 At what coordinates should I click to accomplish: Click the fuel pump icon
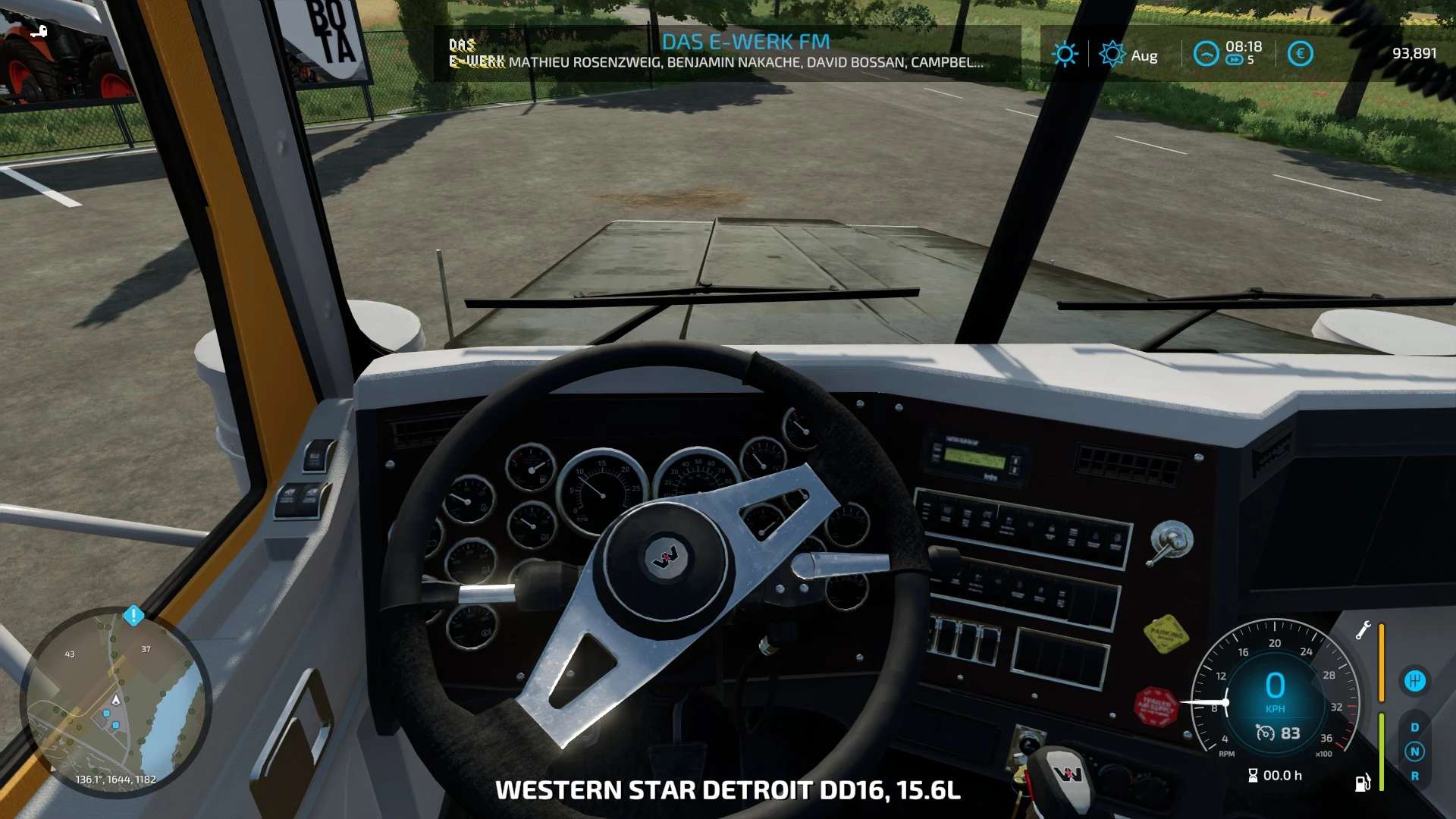pos(1363,782)
